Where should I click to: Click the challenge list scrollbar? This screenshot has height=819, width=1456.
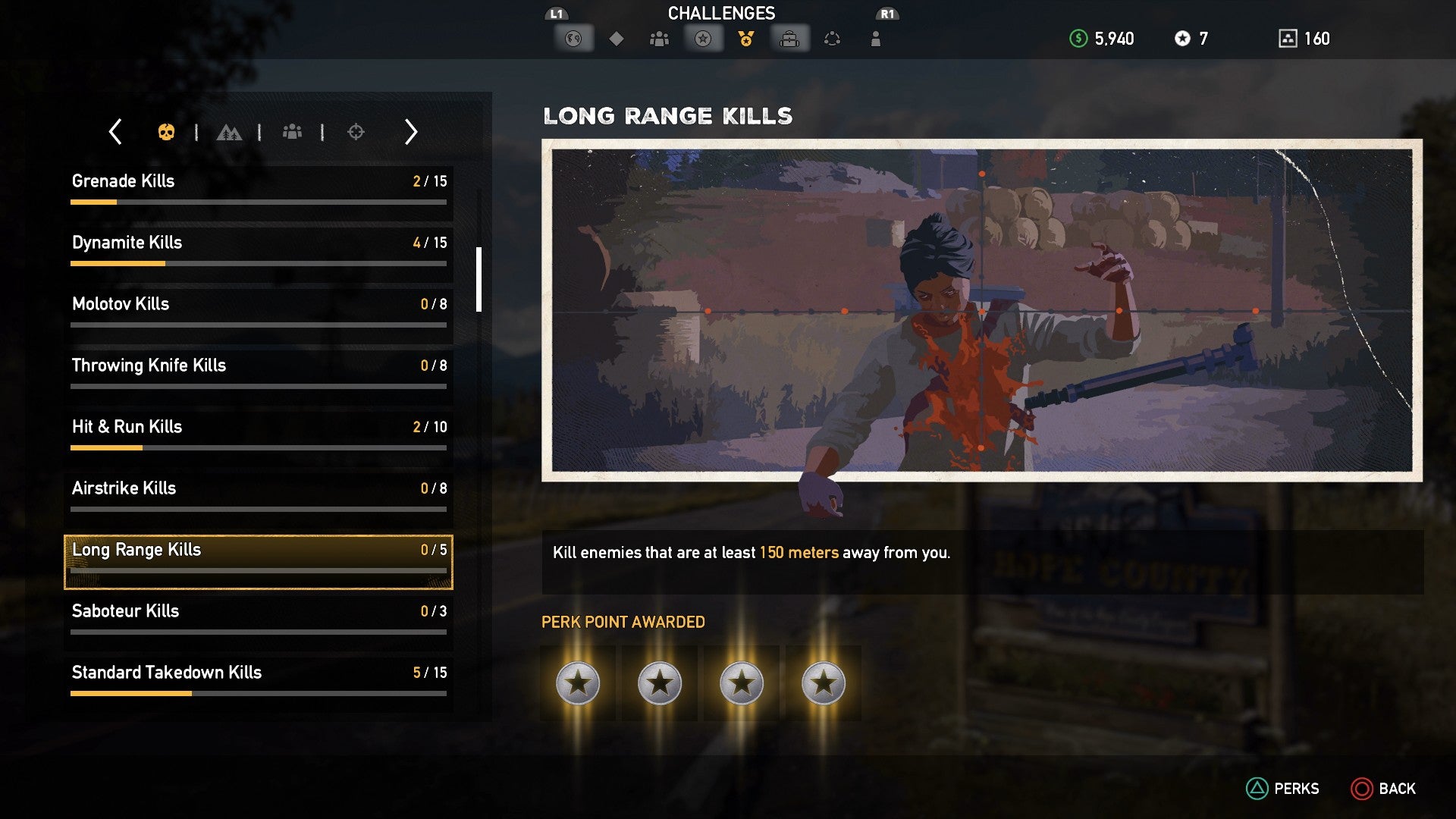click(x=478, y=281)
